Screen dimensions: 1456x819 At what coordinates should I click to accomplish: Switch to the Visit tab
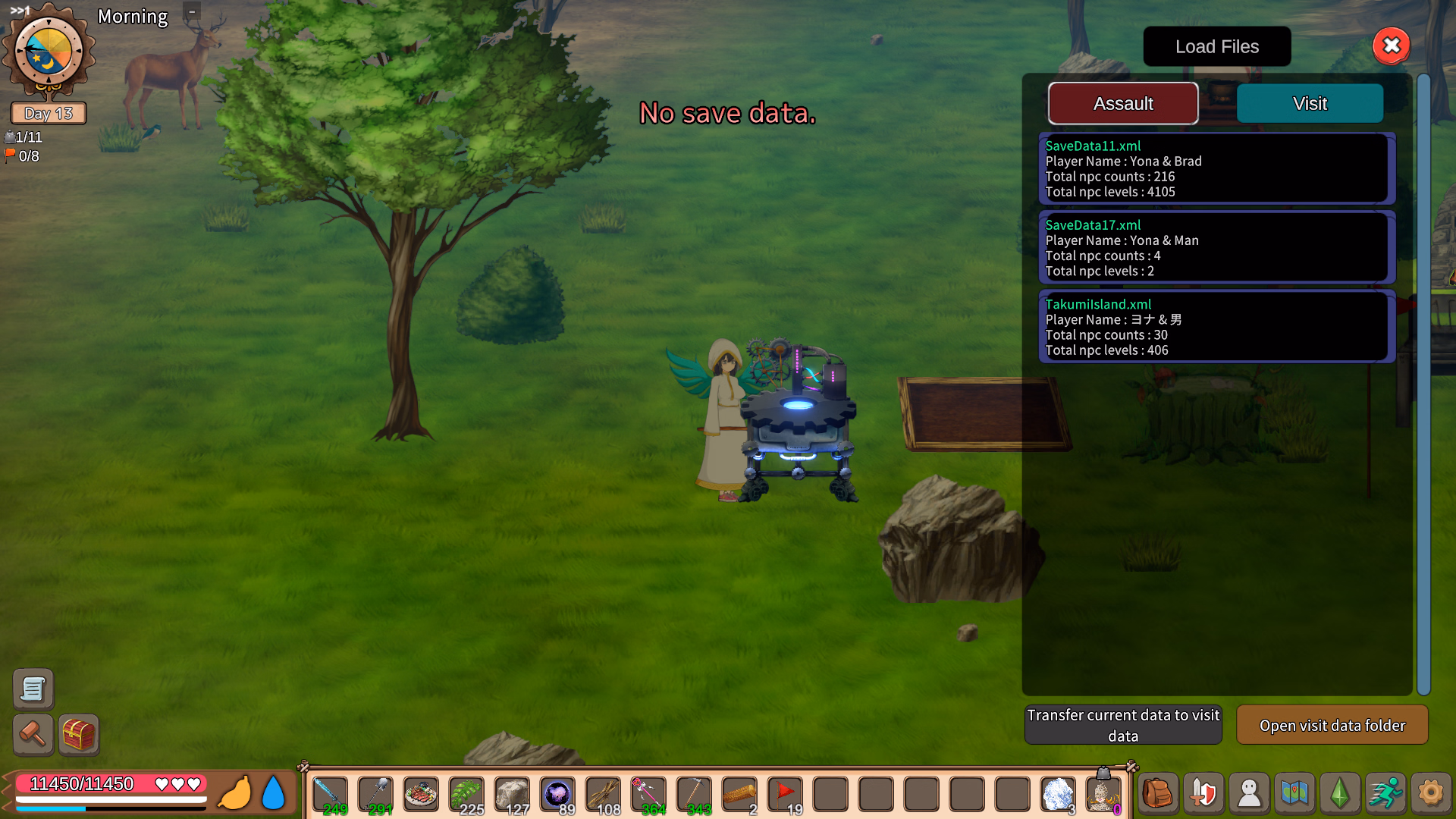point(1310,103)
